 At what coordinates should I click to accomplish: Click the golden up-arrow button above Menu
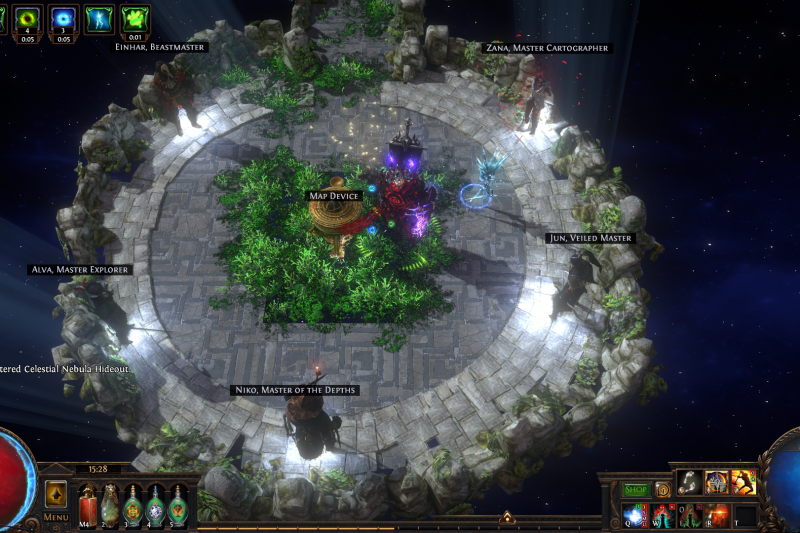(56, 494)
